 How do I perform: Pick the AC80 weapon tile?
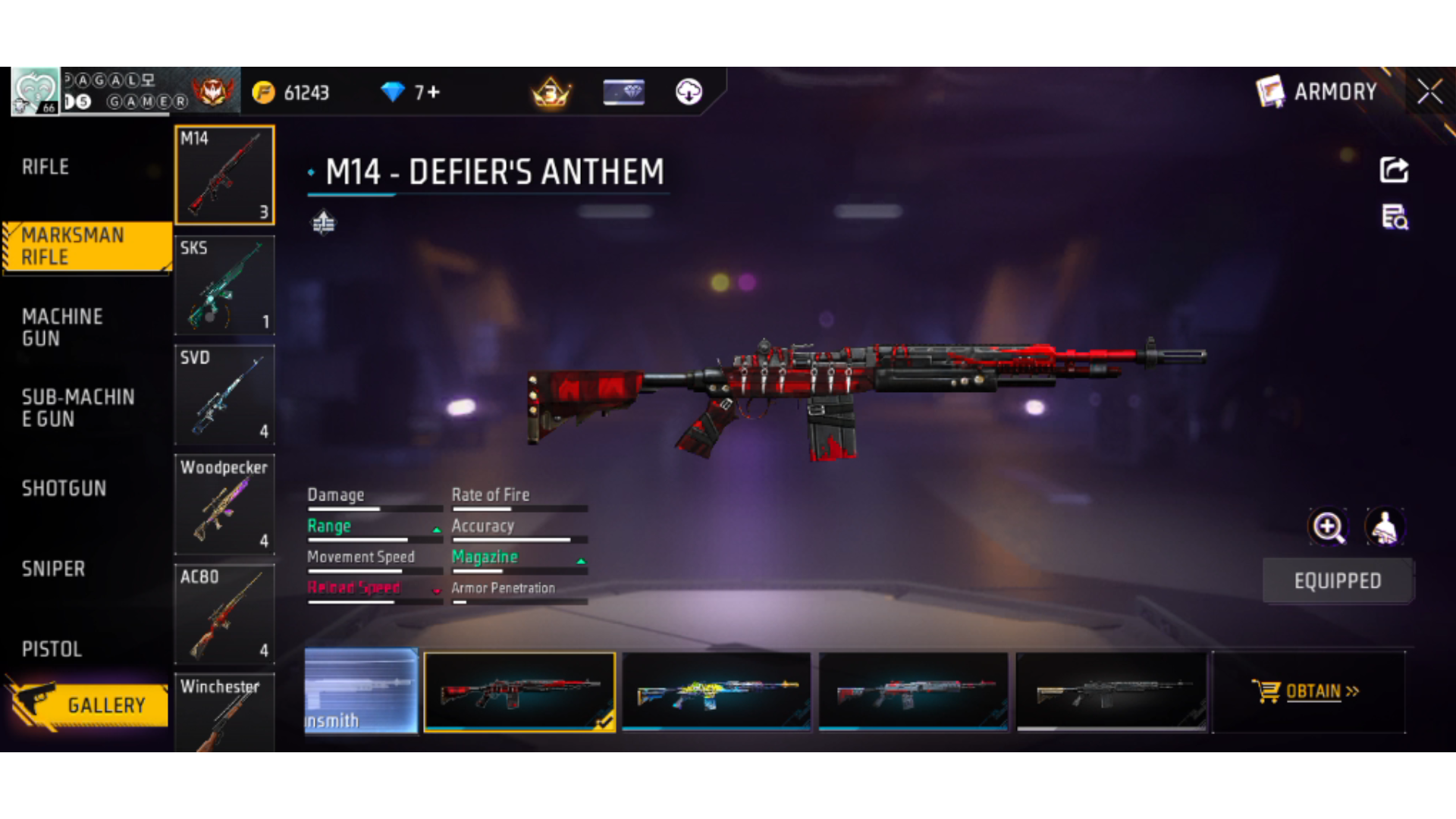[224, 614]
